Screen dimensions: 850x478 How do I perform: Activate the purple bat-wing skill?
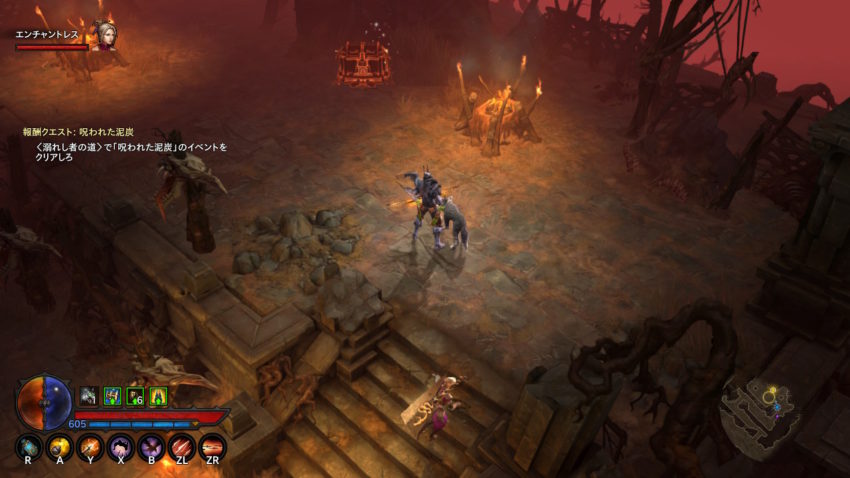151,447
